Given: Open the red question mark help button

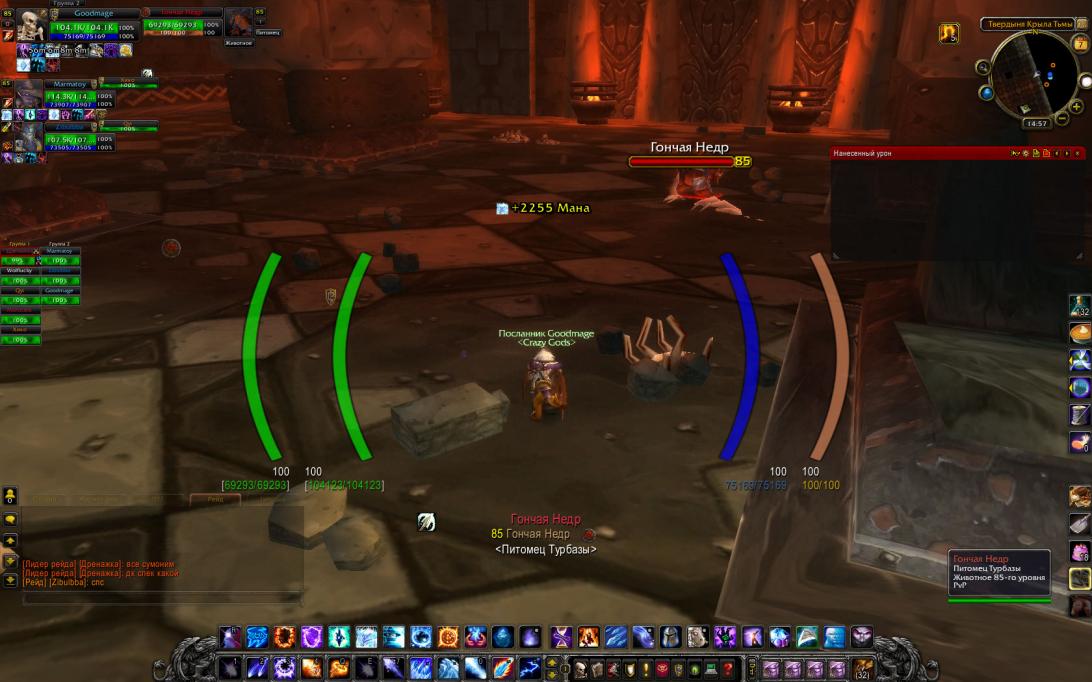Looking at the screenshot, I should 728,669.
